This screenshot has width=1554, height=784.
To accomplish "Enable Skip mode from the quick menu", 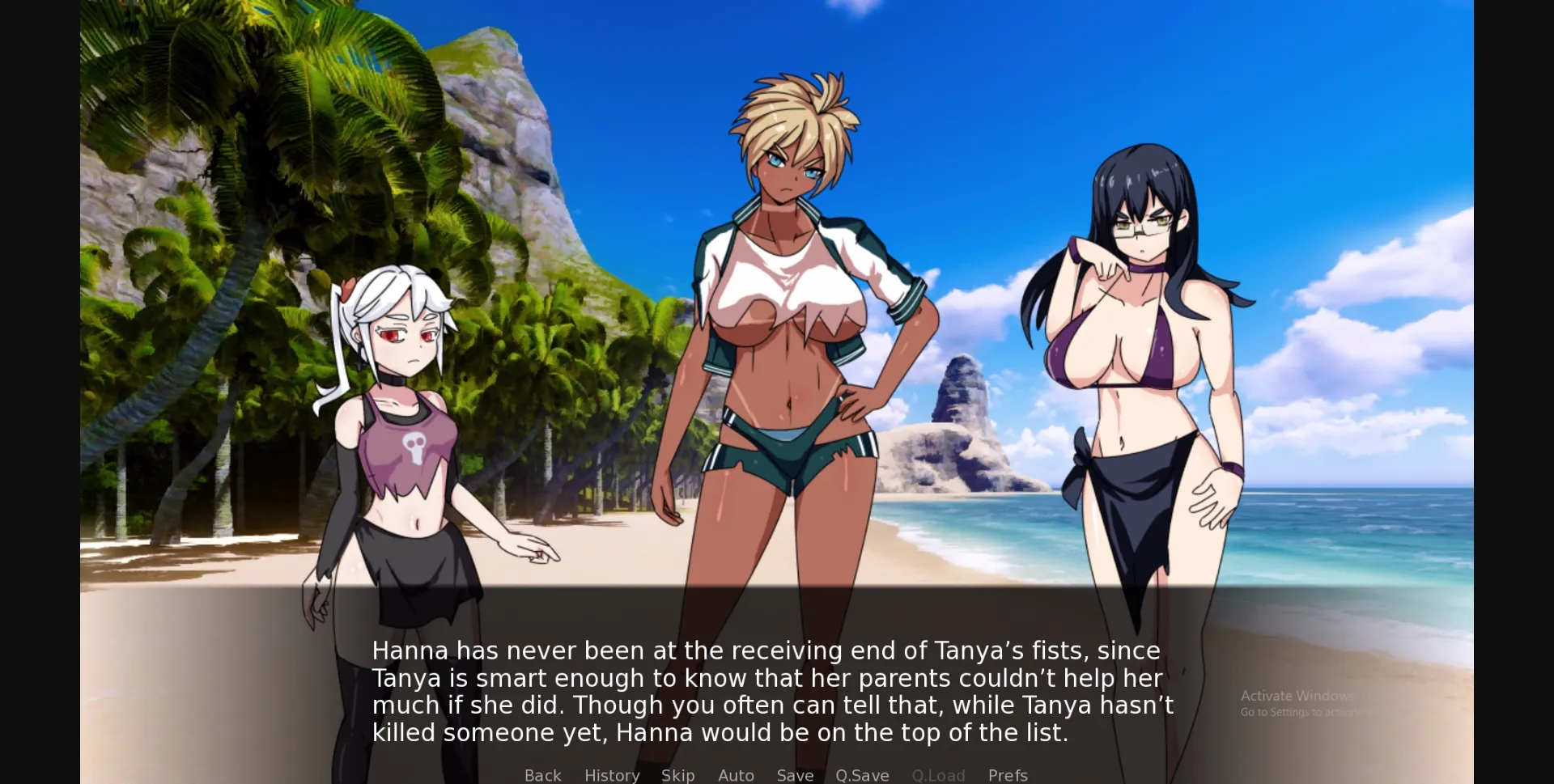I will coord(678,775).
